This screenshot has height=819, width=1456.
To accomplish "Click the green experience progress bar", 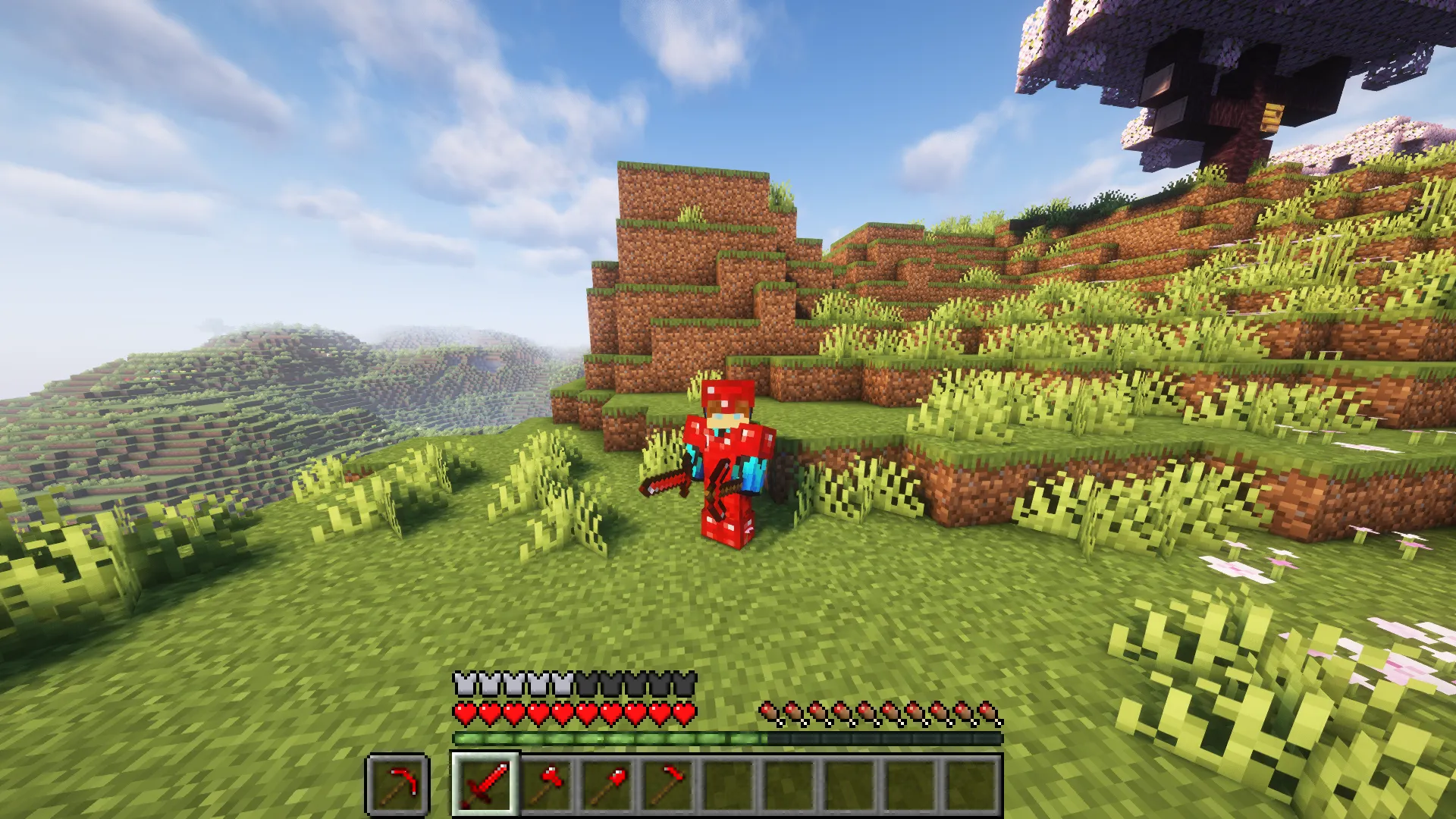I will pos(607,736).
